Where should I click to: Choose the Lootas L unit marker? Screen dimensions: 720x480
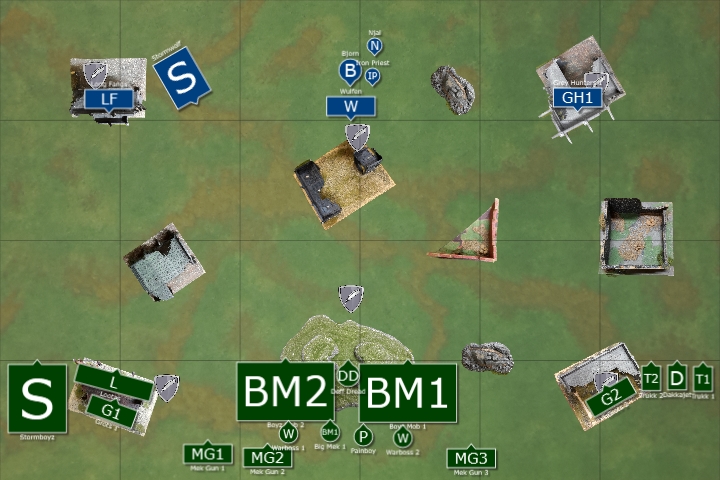click(x=114, y=383)
